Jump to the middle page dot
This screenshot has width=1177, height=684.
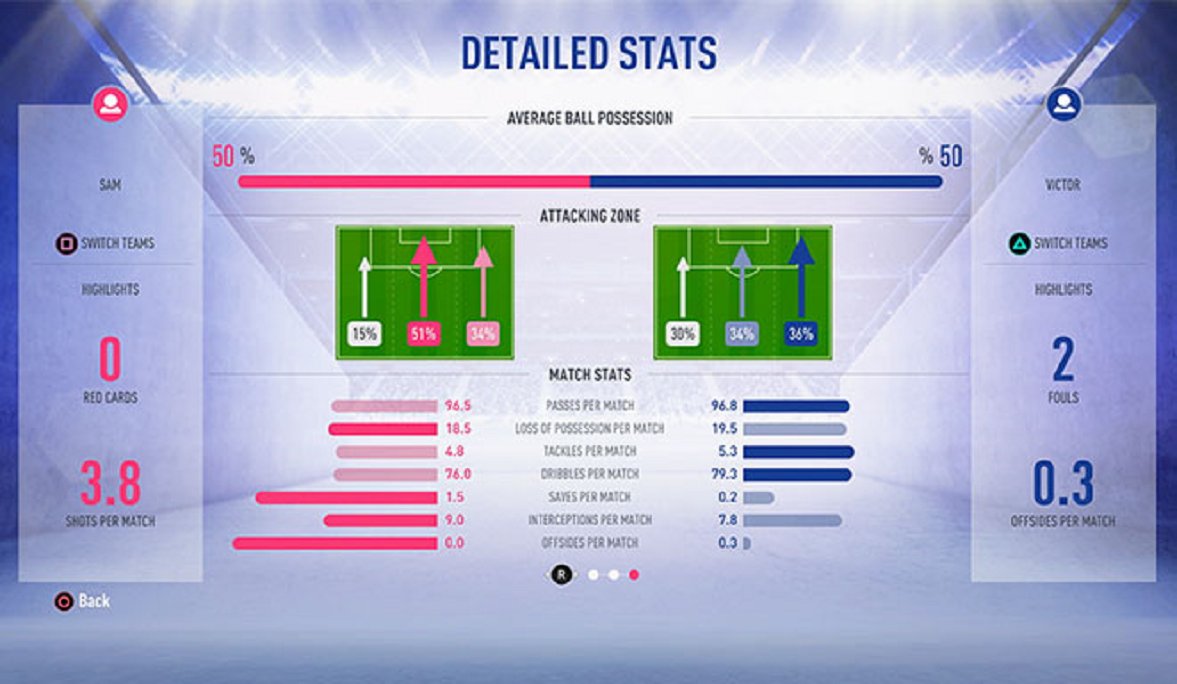[614, 575]
